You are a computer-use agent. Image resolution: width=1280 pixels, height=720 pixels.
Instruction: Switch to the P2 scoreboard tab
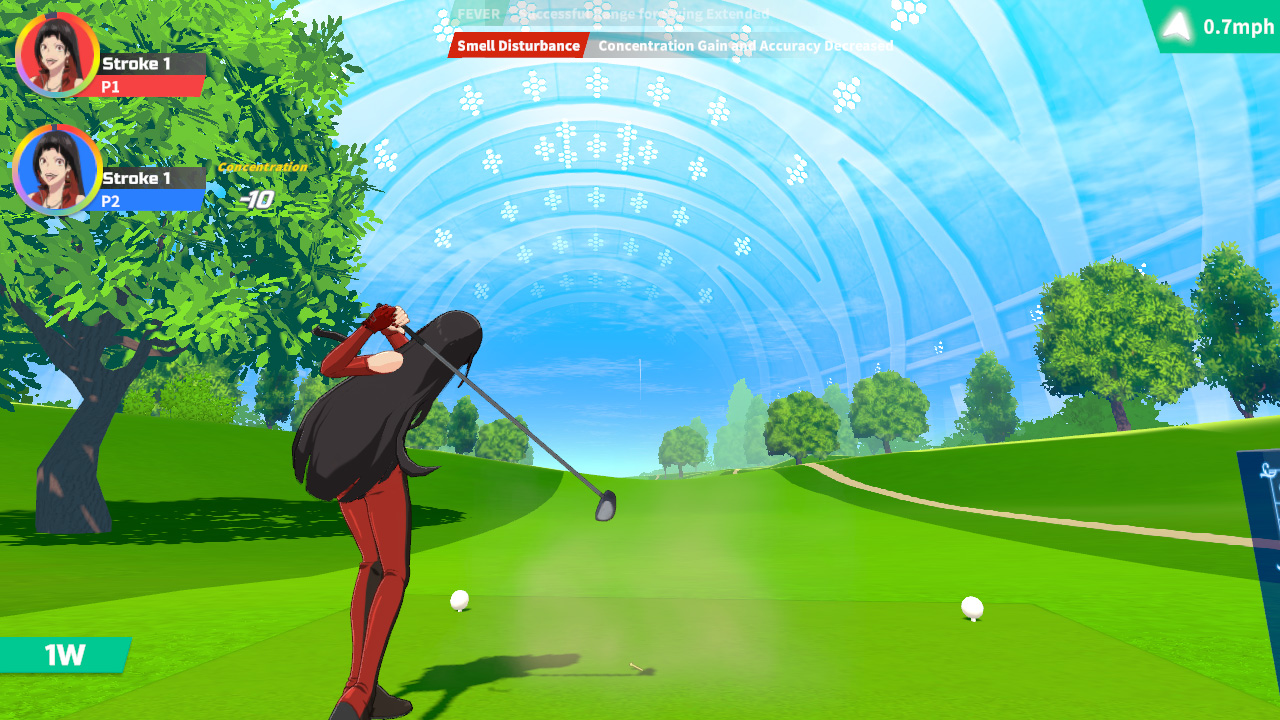click(x=150, y=199)
